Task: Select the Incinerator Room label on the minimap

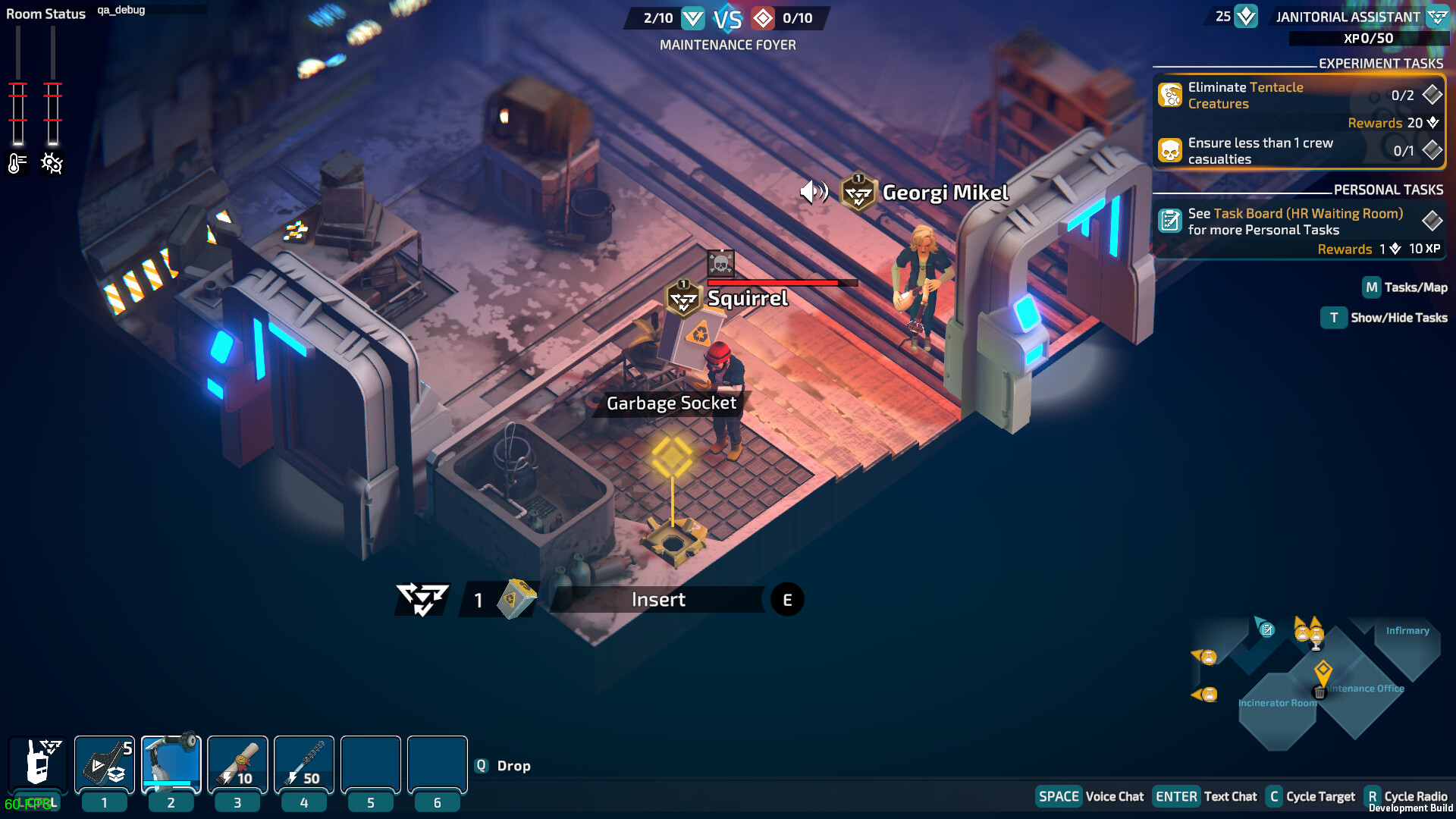Action: (x=1278, y=703)
